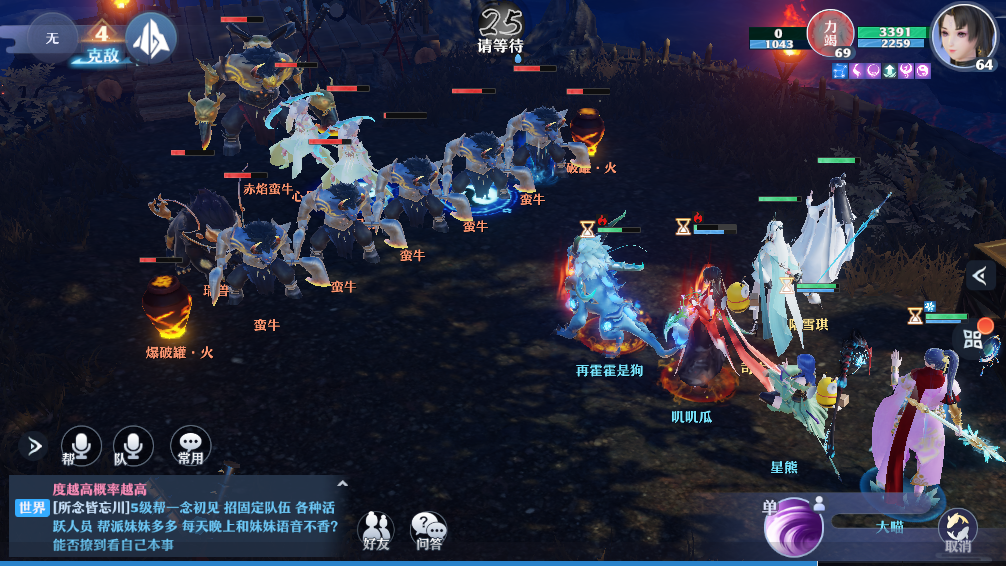Open the four-squares menu with red dot
Image resolution: width=1006 pixels, height=566 pixels.
click(975, 337)
